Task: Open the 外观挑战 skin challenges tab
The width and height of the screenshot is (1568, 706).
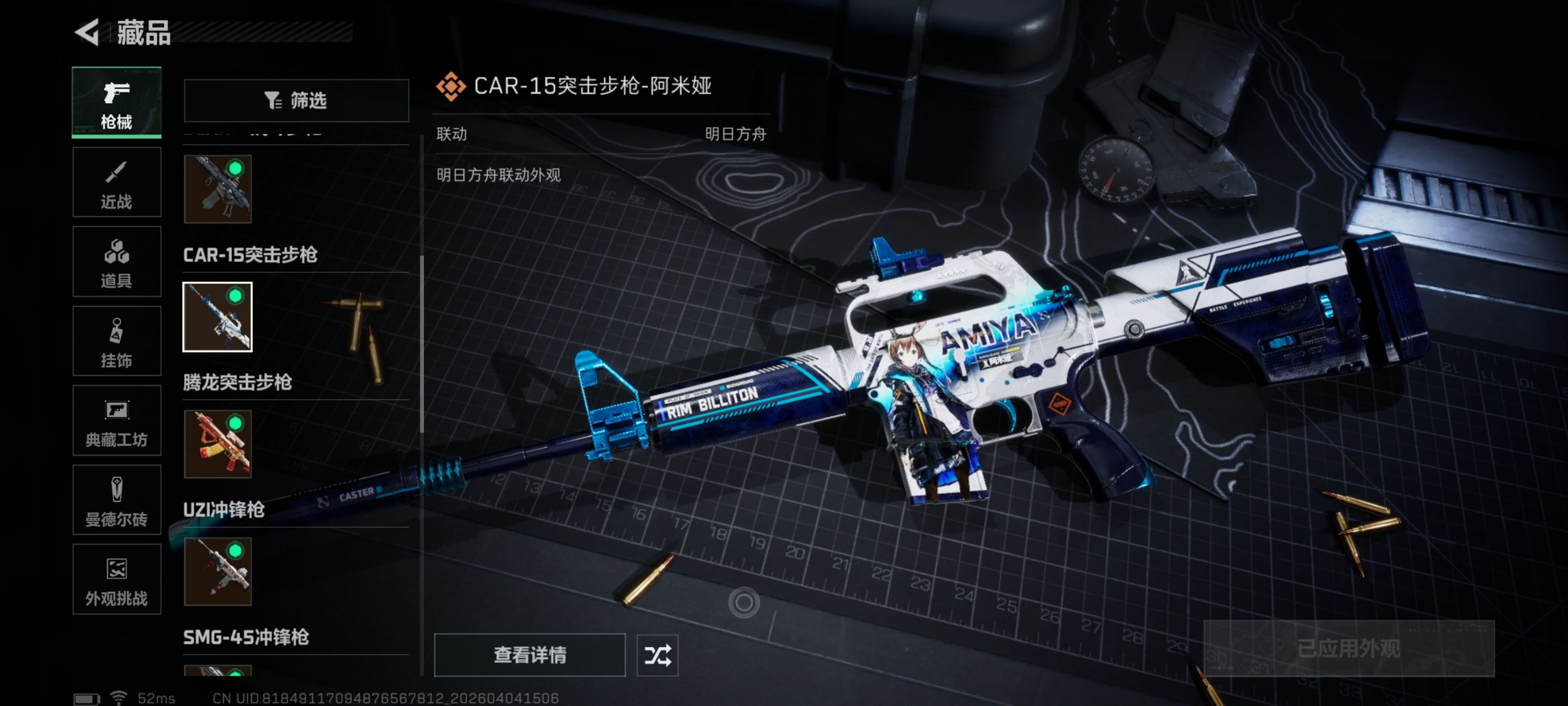Action: [x=116, y=579]
